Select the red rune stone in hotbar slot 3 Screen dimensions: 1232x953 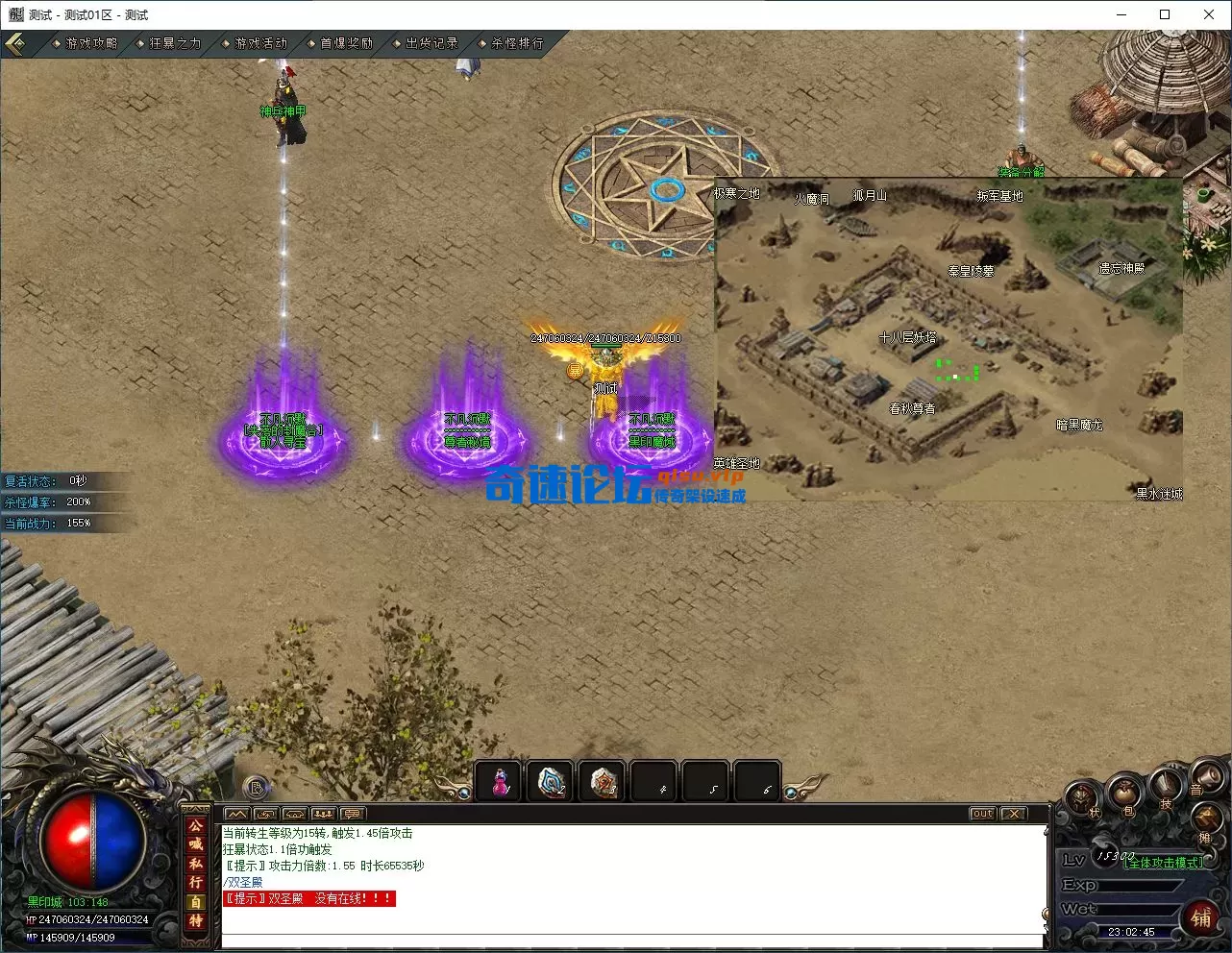pos(604,782)
